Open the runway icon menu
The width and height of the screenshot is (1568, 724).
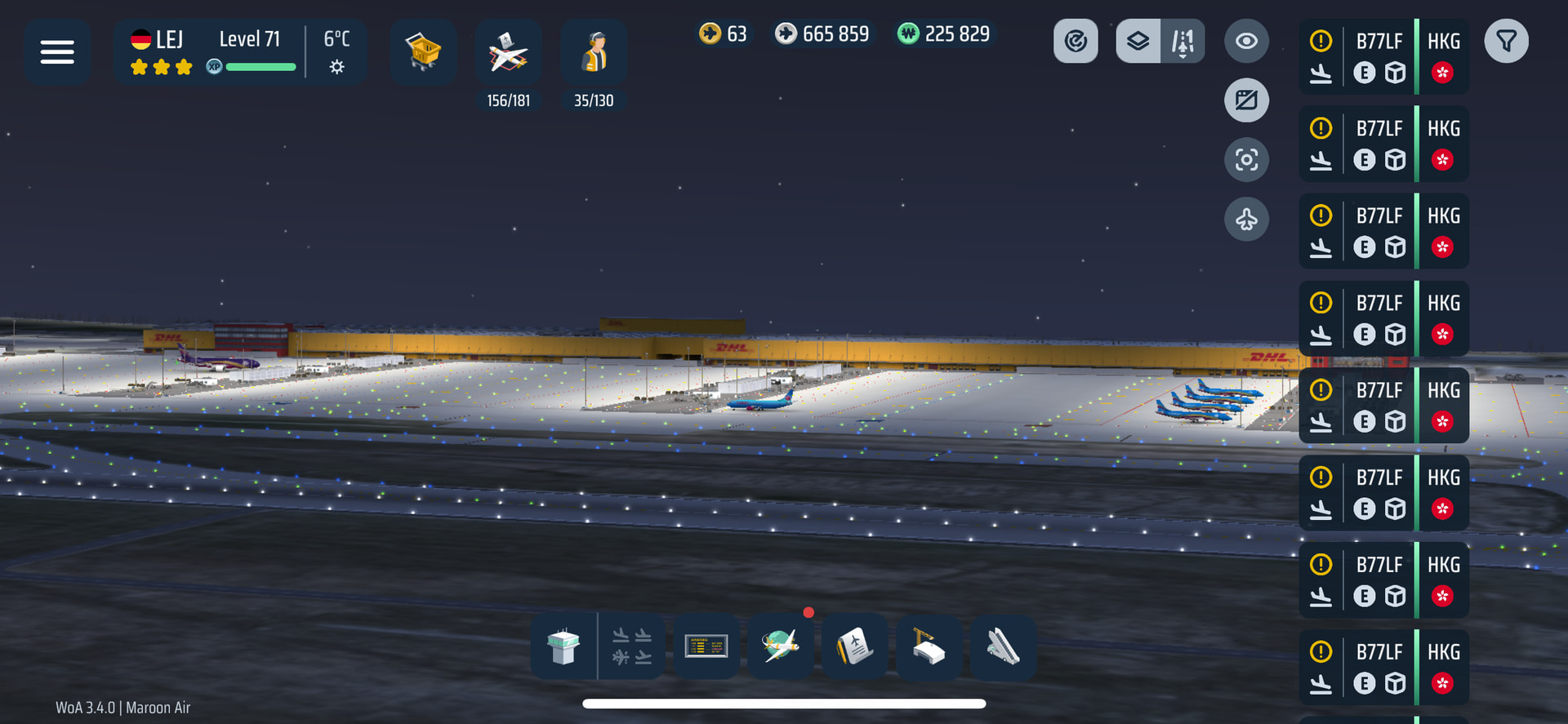click(x=1003, y=646)
